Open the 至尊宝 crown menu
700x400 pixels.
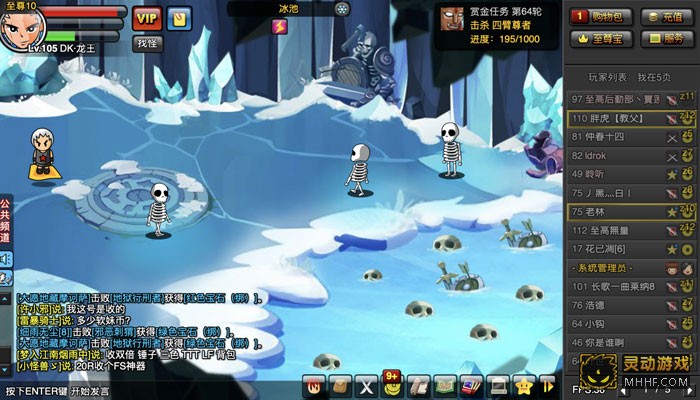(x=596, y=39)
